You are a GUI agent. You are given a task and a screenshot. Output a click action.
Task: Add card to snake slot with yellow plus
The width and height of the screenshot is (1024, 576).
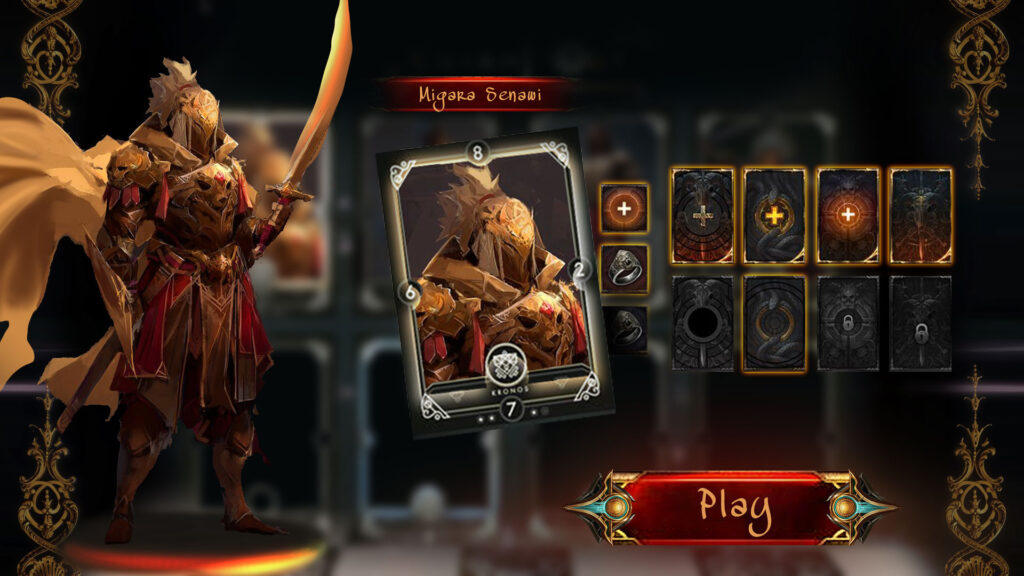pyautogui.click(x=775, y=216)
